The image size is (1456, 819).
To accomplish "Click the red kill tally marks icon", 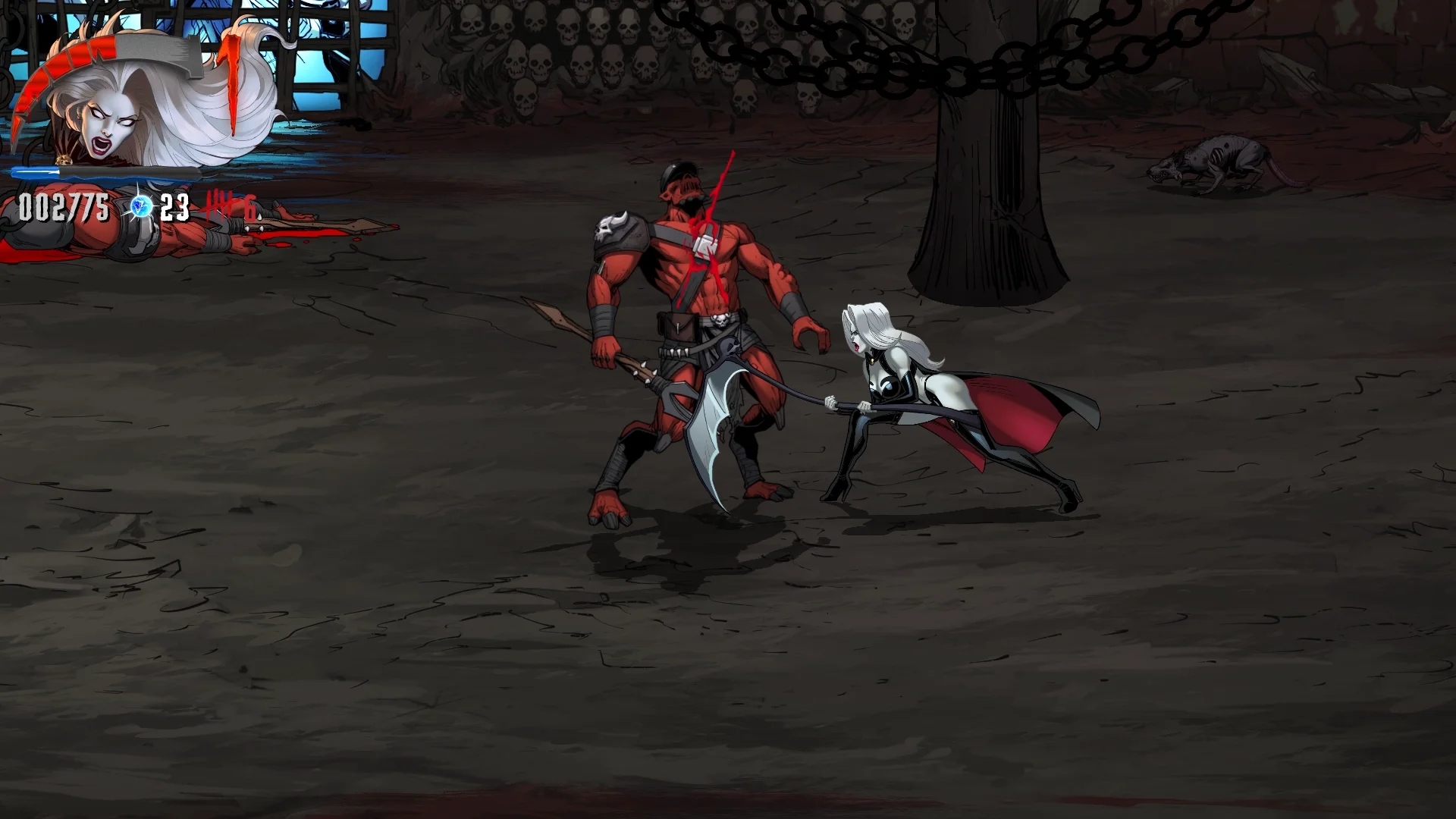I will click(x=221, y=205).
